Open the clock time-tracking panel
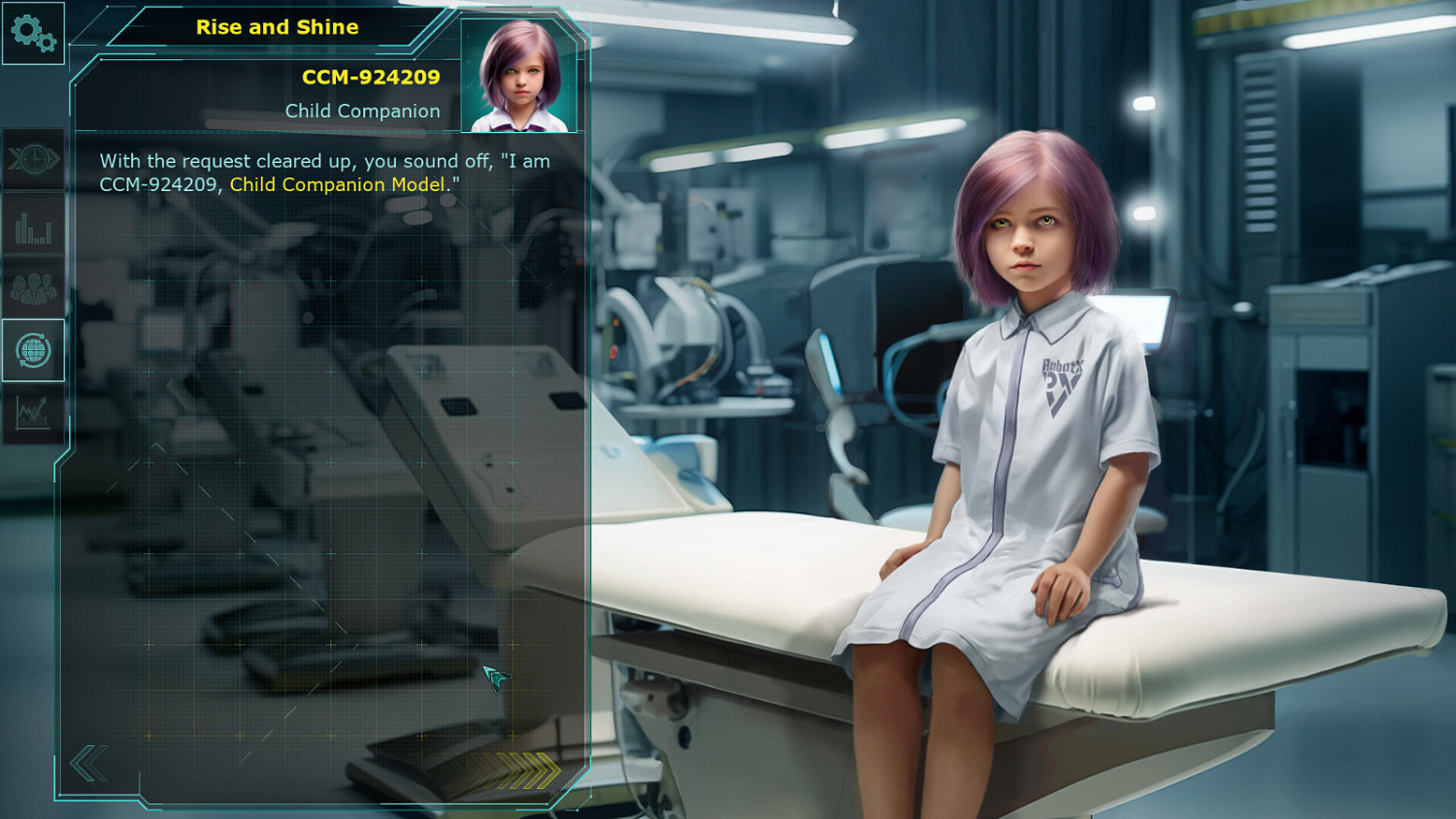Screen dimensions: 1456x819 pos(32,158)
